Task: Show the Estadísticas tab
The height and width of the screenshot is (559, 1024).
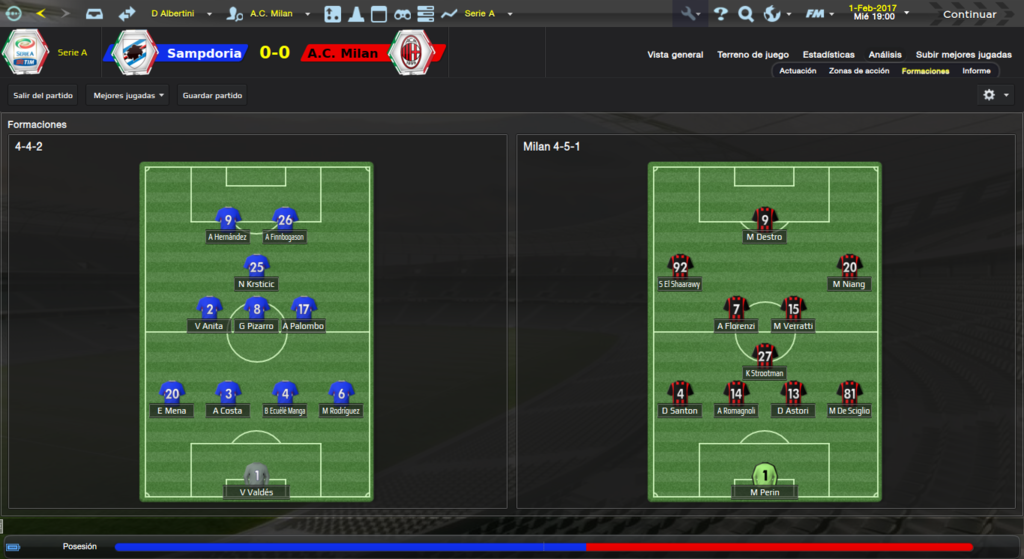Action: [x=828, y=55]
